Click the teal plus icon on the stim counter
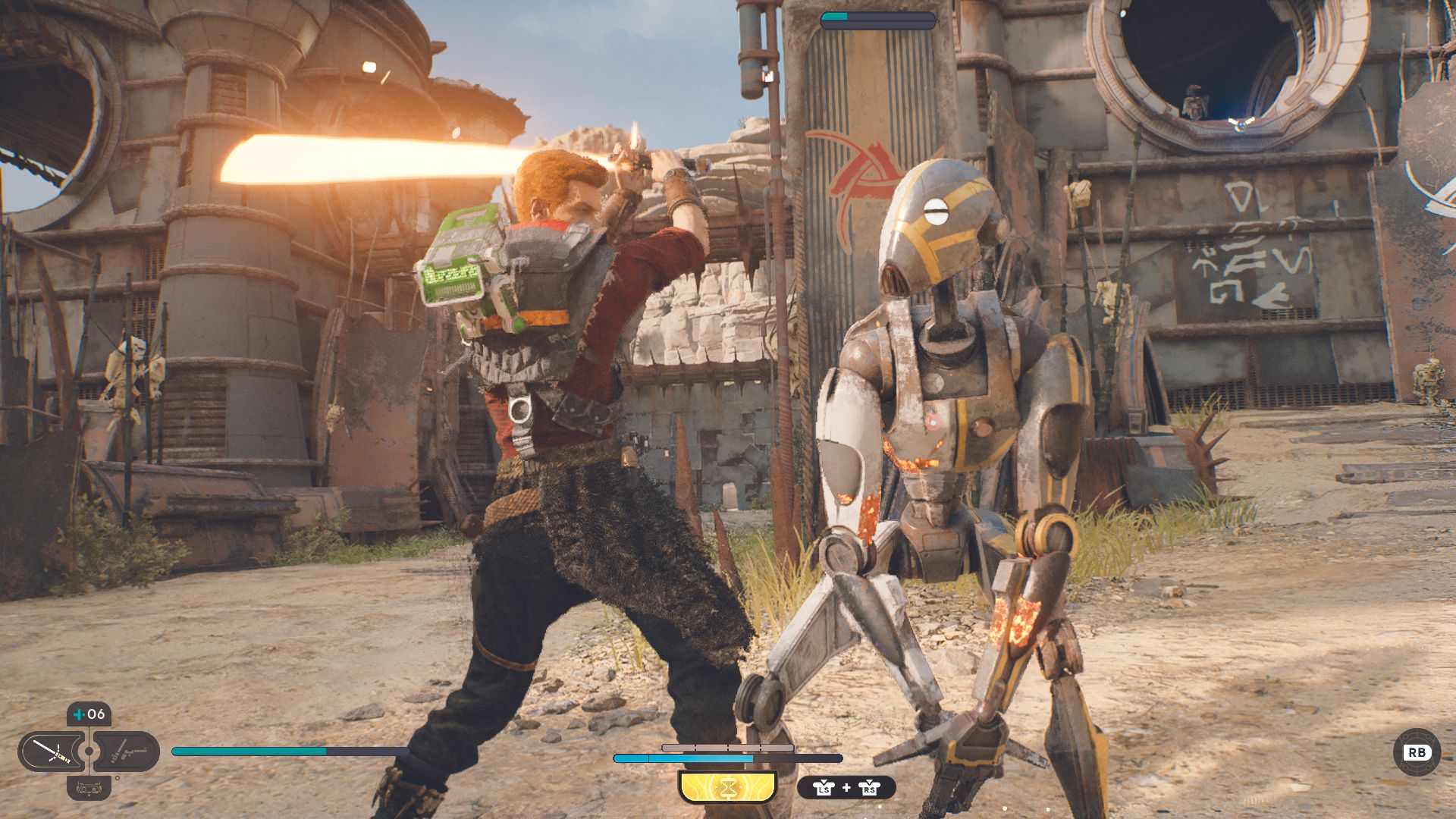This screenshot has width=1456, height=819. 78,714
